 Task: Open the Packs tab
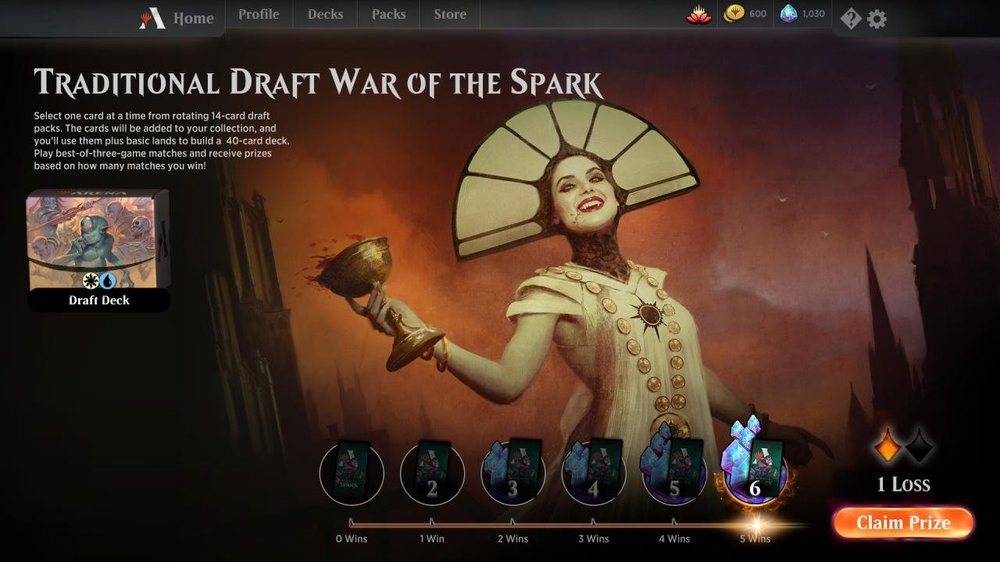(388, 15)
